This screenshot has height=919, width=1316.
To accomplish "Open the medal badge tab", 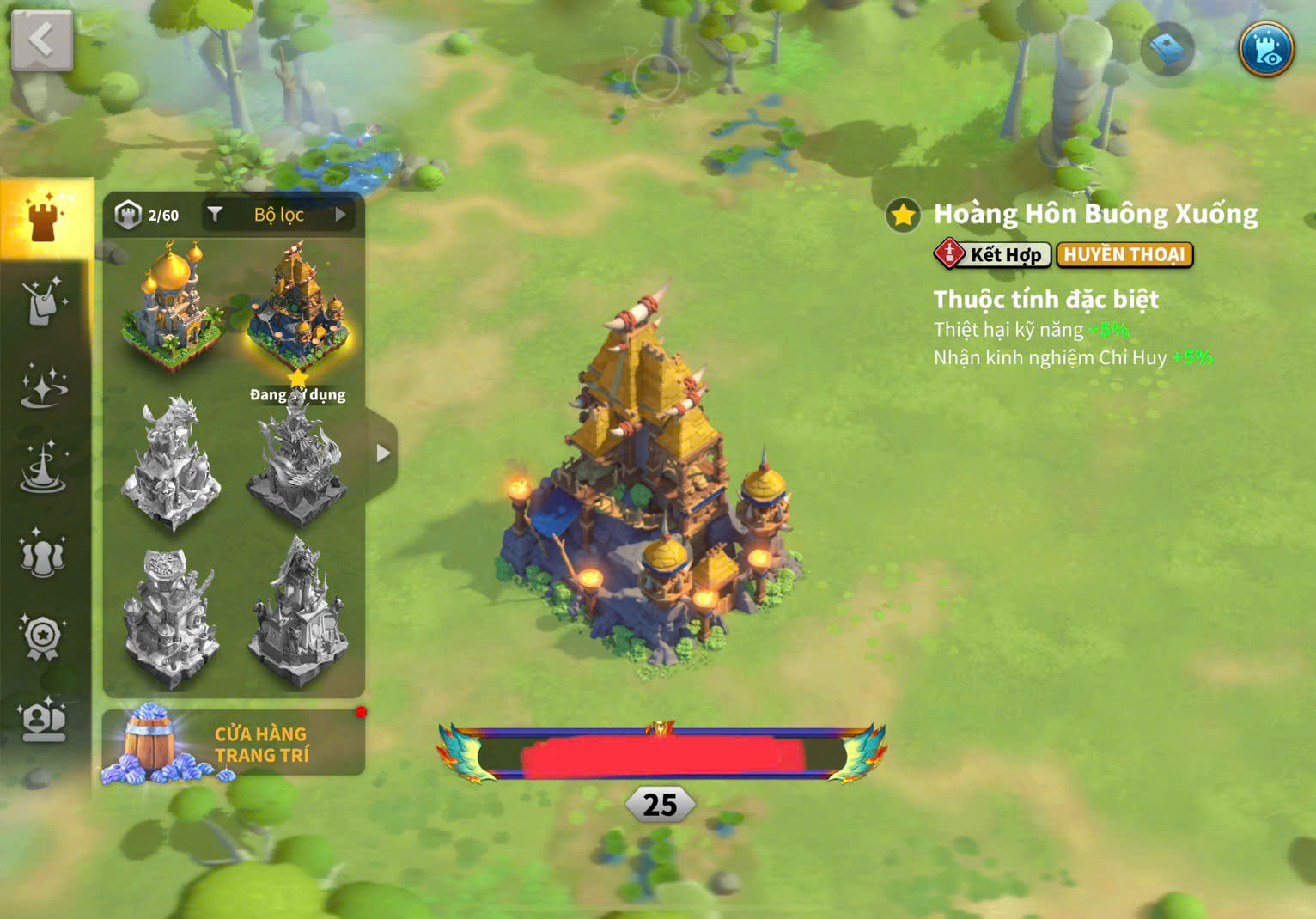I will coord(44,637).
